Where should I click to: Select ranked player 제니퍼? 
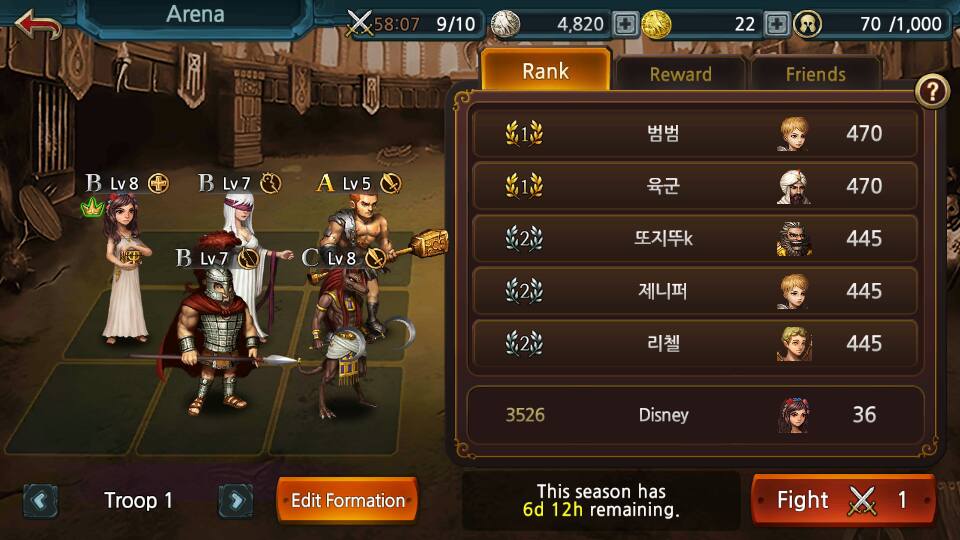pyautogui.click(x=694, y=291)
